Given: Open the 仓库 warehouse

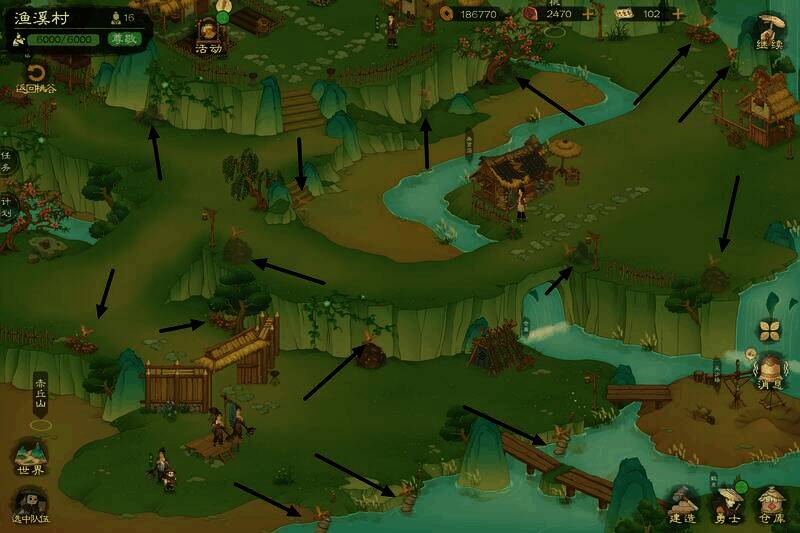Looking at the screenshot, I should pos(771,503).
